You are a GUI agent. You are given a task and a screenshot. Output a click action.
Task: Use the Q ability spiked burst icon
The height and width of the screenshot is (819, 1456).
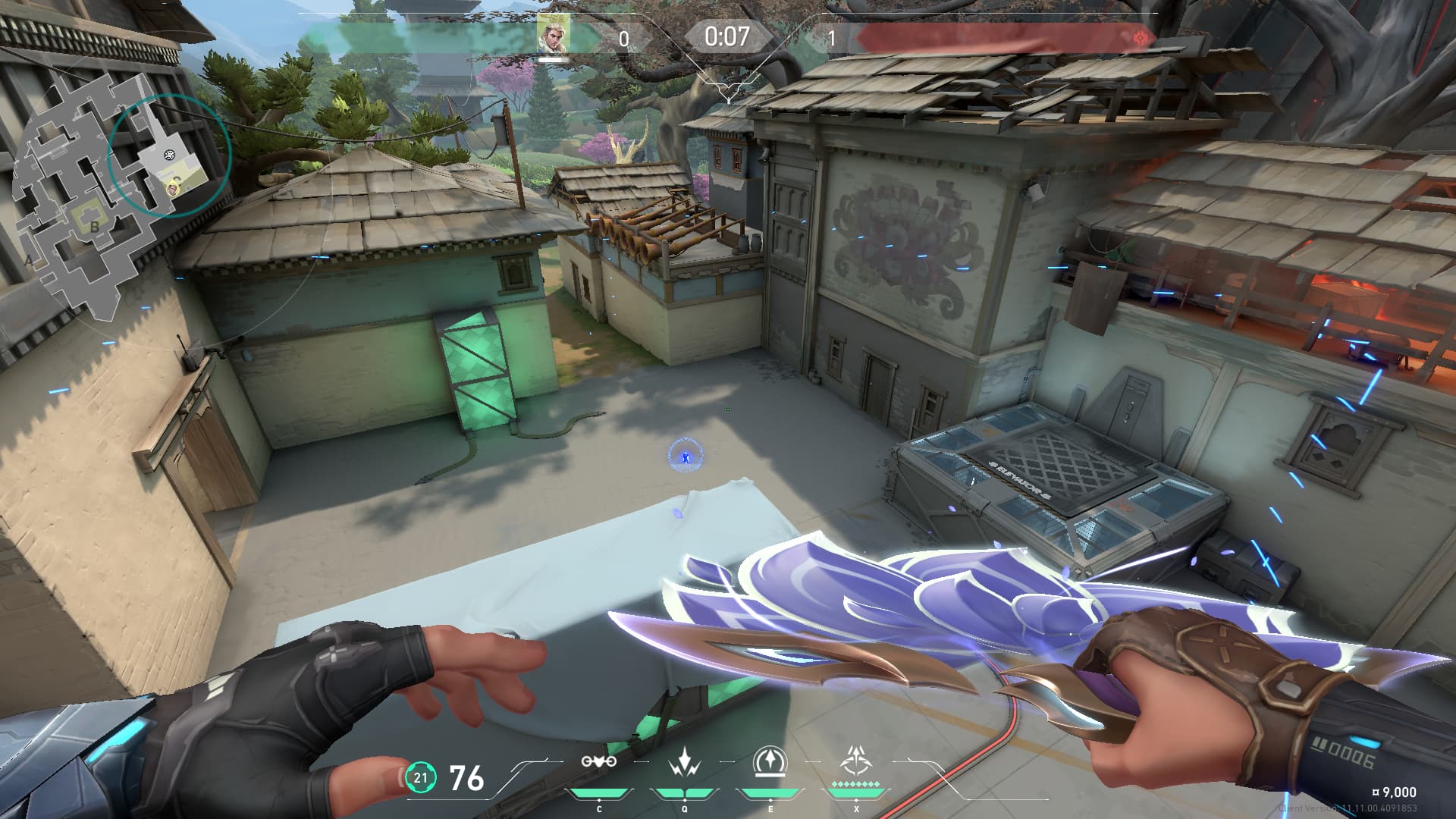click(685, 761)
